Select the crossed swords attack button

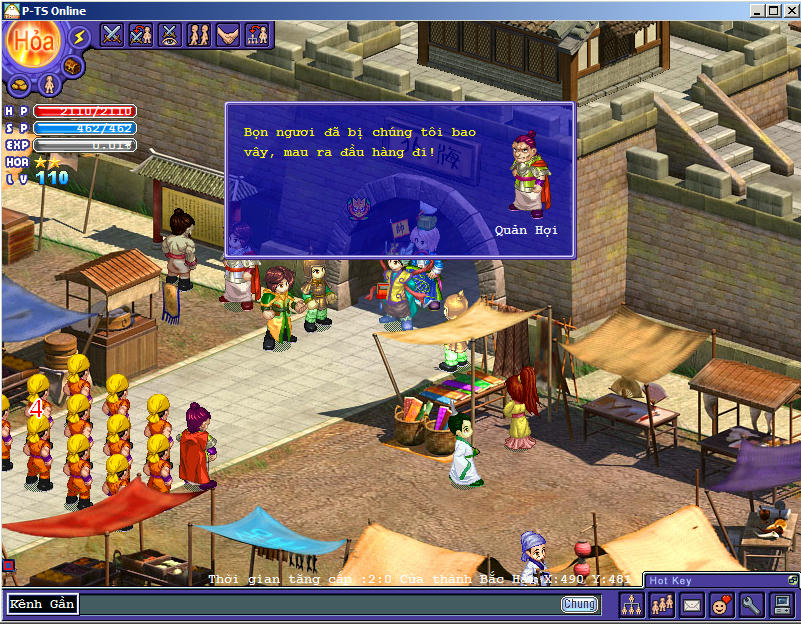pyautogui.click(x=112, y=34)
